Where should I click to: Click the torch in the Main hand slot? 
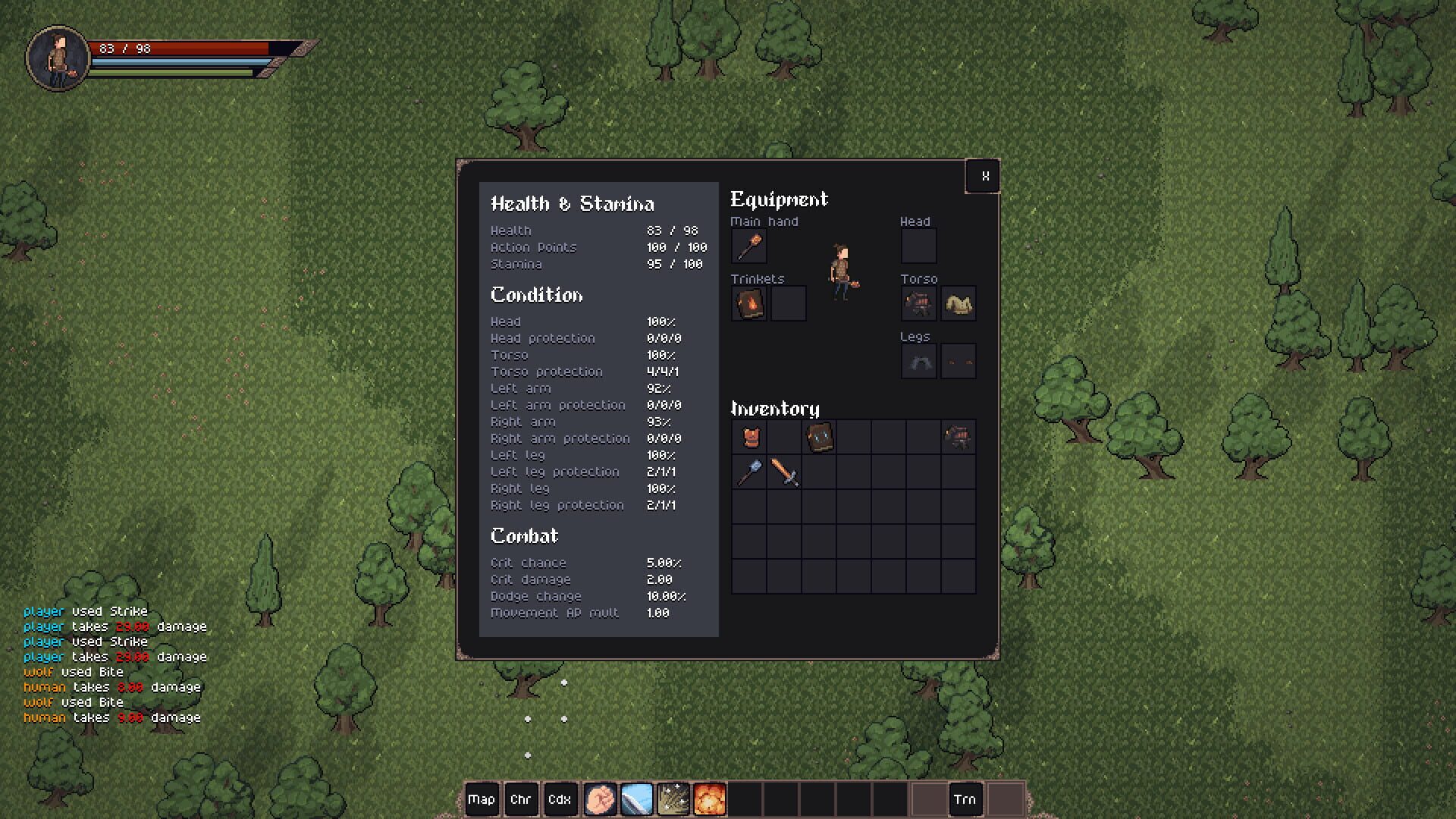(x=748, y=246)
